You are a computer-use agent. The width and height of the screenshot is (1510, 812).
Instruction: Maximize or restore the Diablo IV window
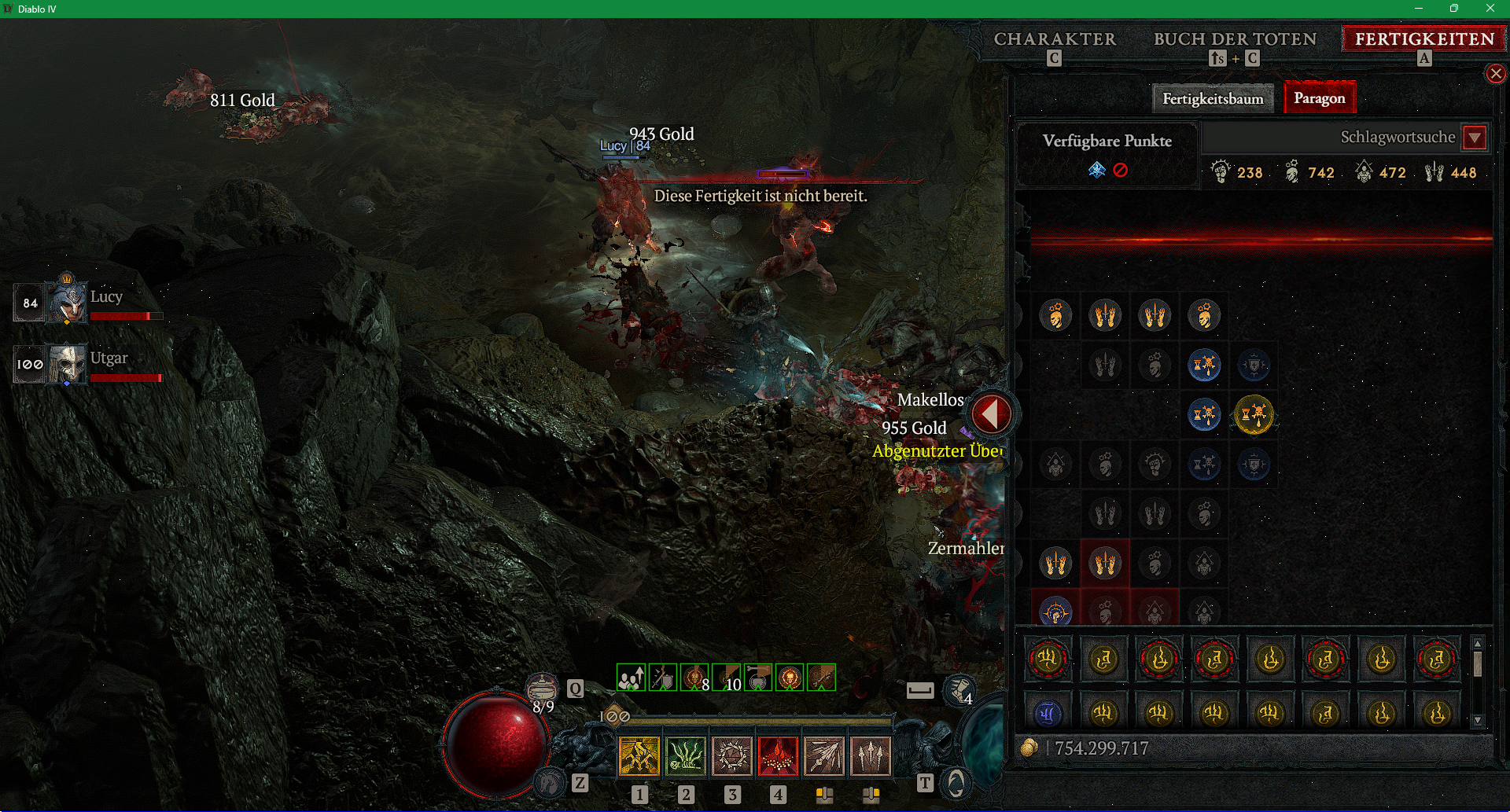click(1454, 9)
